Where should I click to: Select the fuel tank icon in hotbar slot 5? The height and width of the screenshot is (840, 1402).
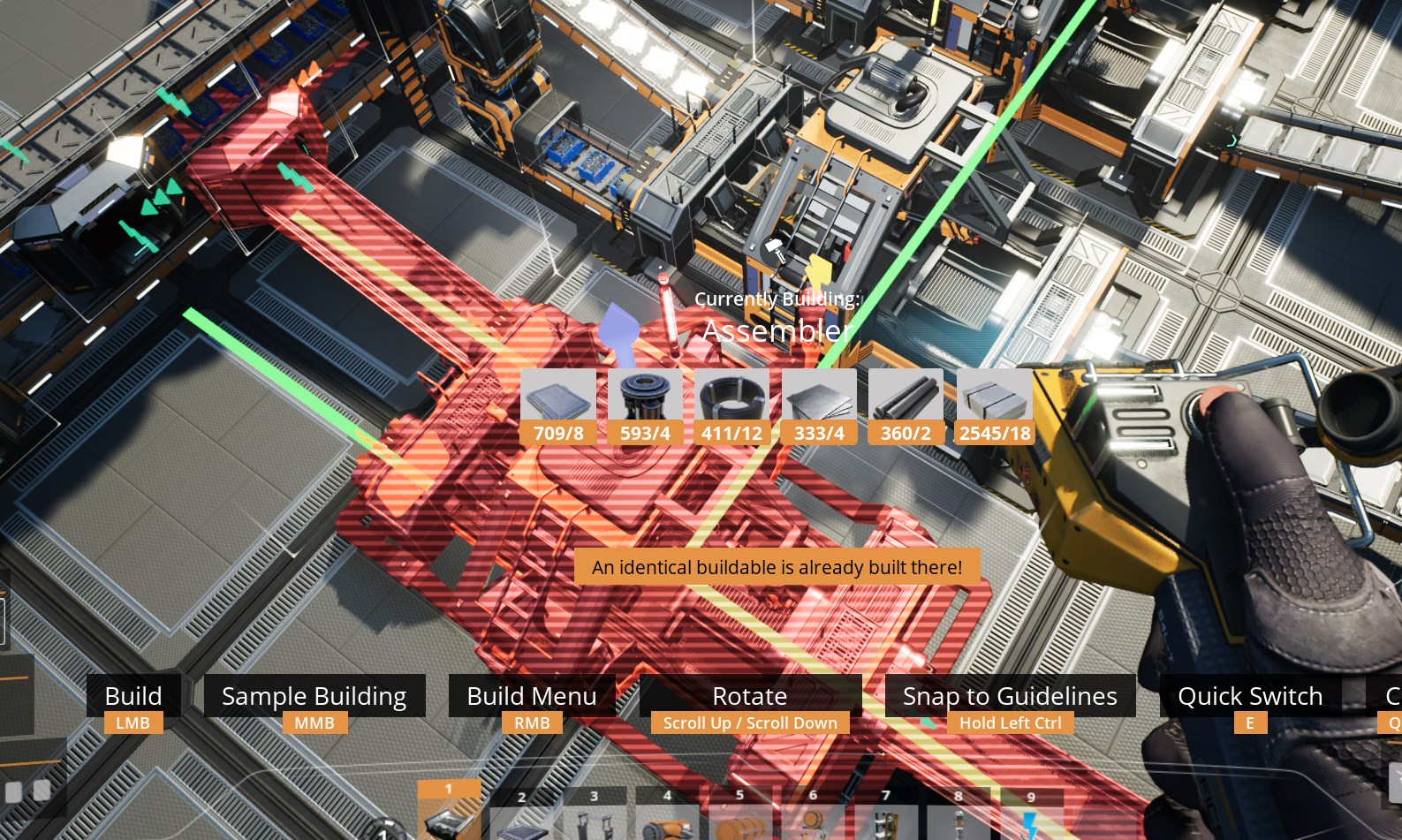click(x=740, y=821)
